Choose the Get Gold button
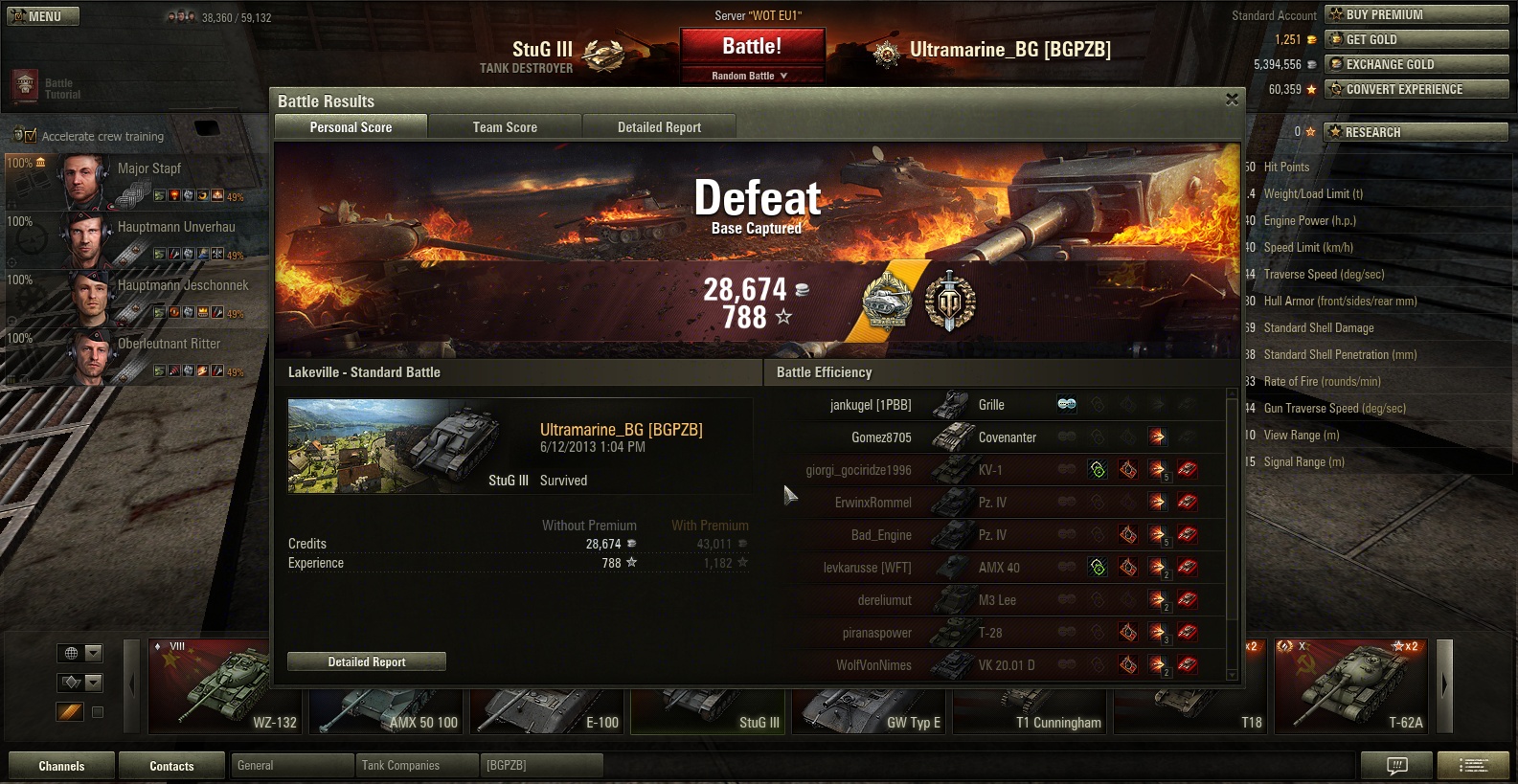The height and width of the screenshot is (784, 1518). [x=1416, y=39]
